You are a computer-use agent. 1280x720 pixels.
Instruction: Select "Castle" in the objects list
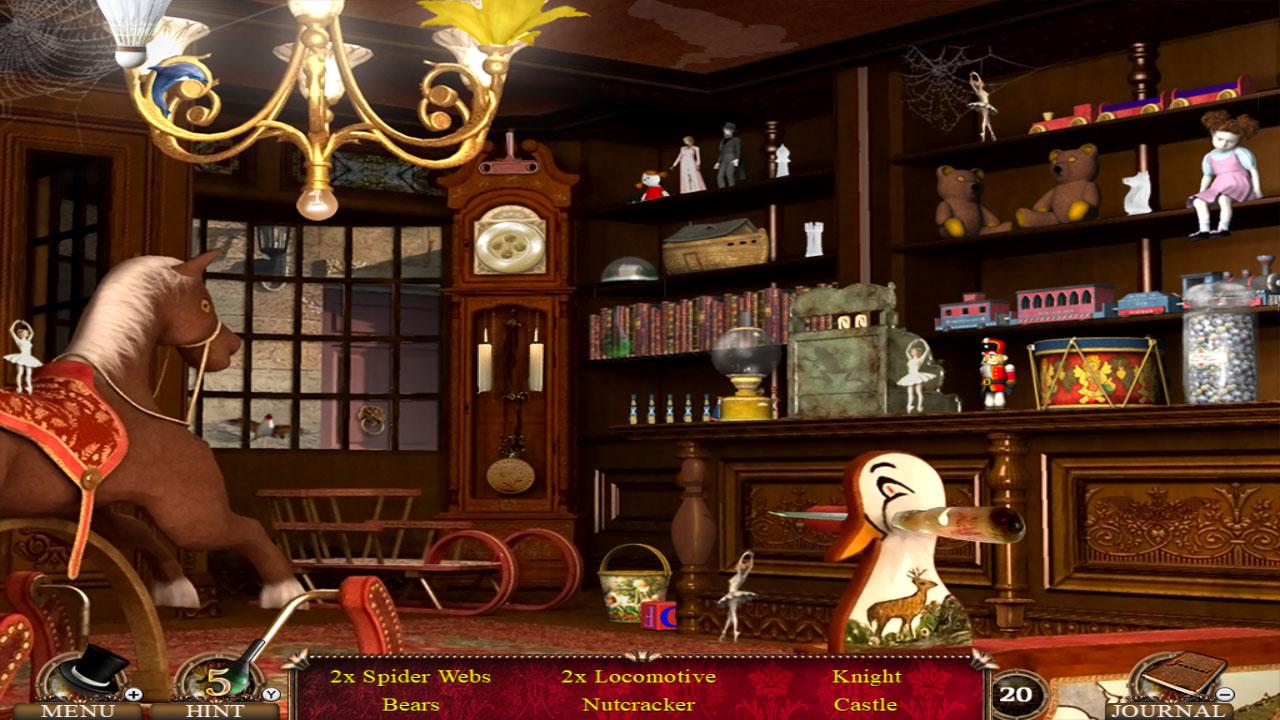[865, 703]
